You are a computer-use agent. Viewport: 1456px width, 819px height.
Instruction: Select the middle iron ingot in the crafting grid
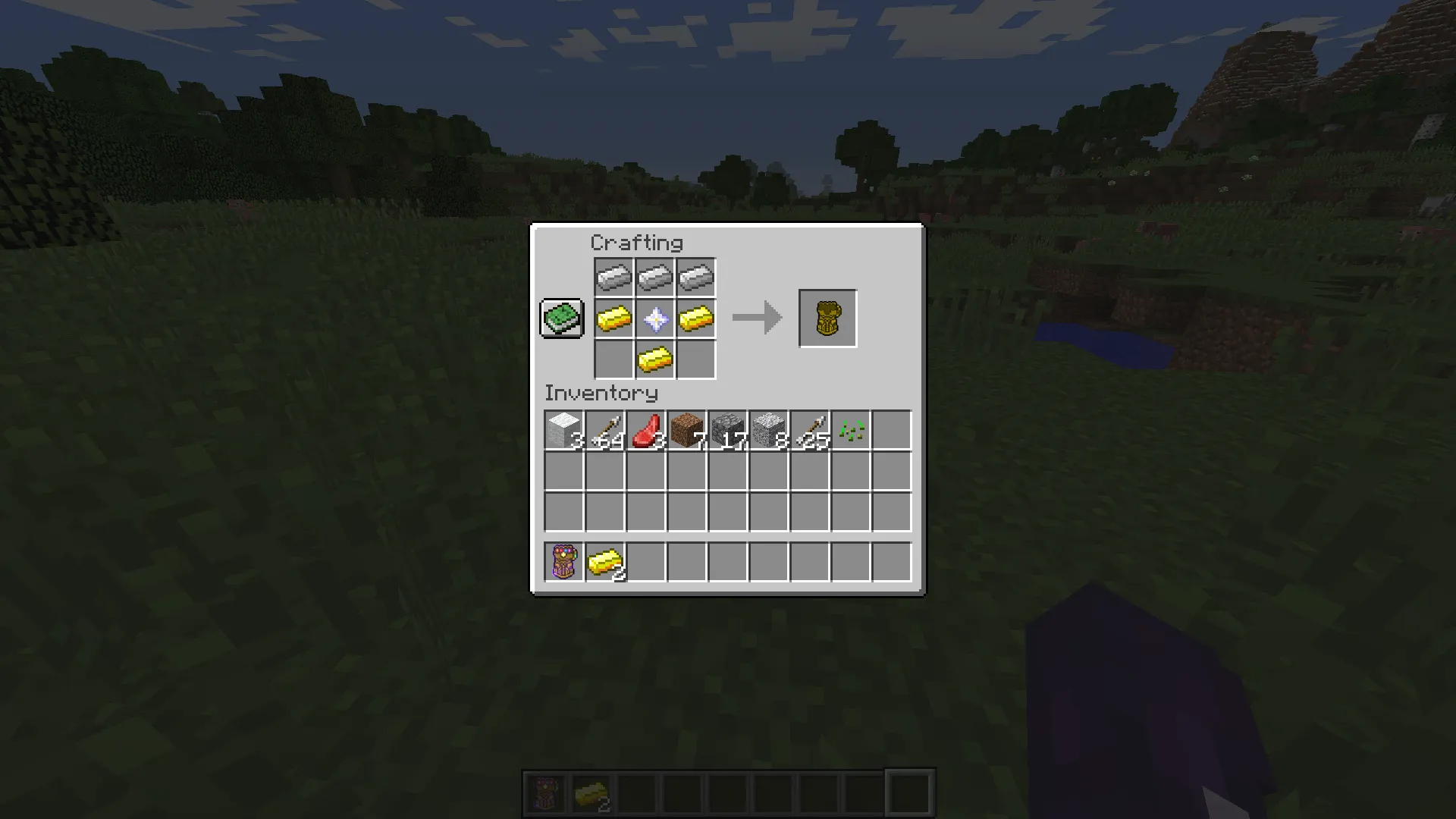pos(655,276)
